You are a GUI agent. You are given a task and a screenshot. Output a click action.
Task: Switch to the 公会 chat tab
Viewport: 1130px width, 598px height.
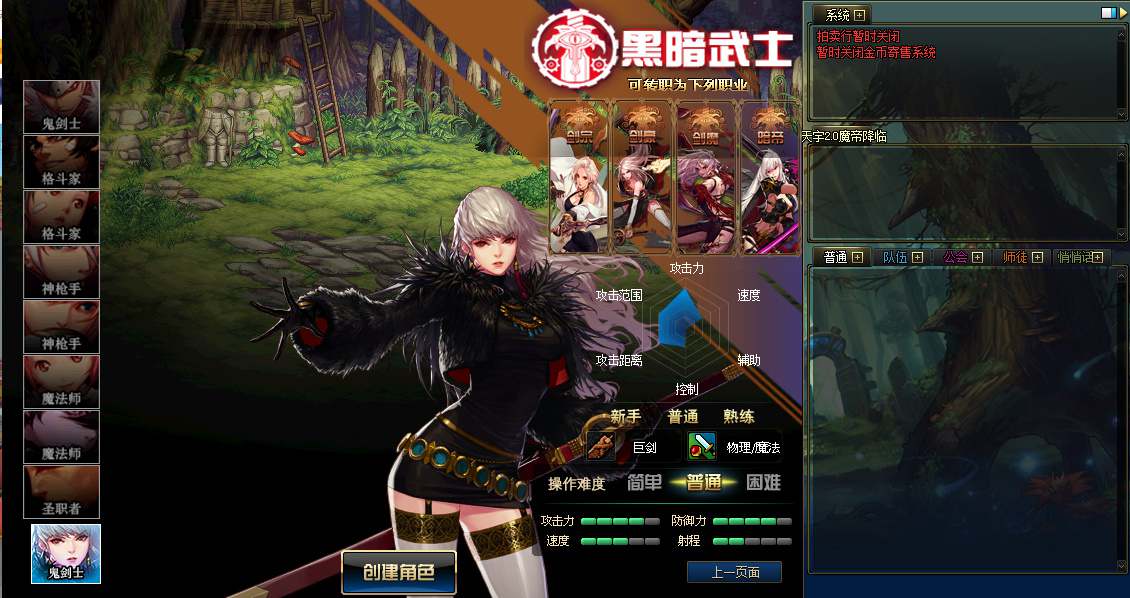click(955, 257)
